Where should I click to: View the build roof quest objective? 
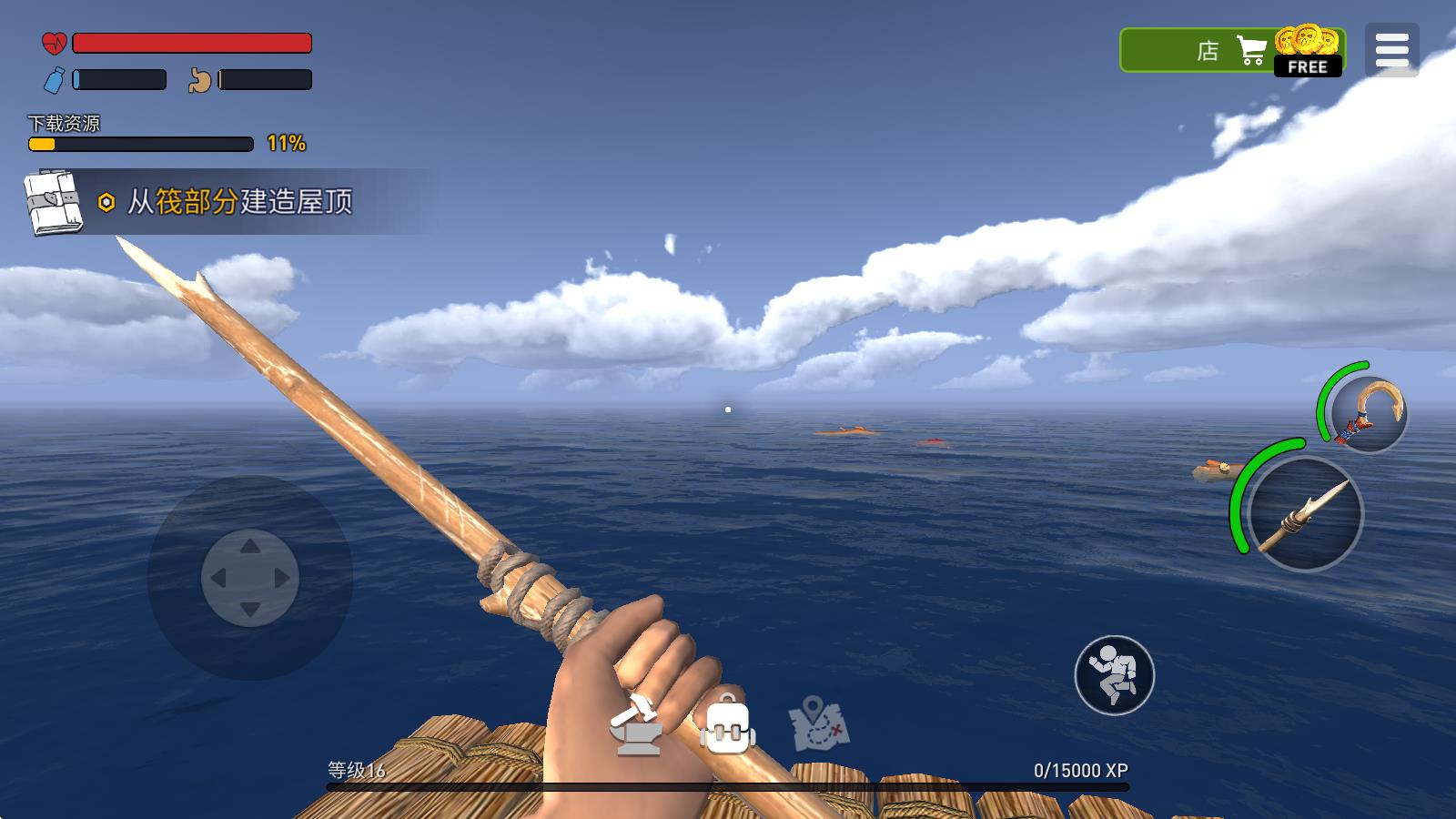pyautogui.click(x=240, y=202)
